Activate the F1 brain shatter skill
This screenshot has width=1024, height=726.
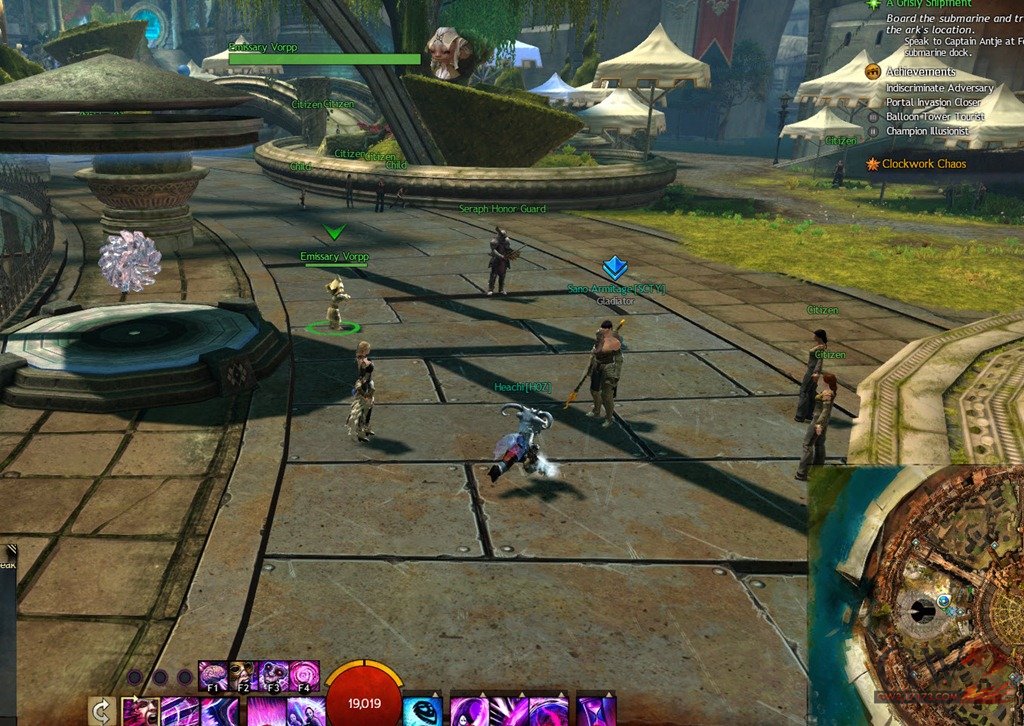coord(213,675)
